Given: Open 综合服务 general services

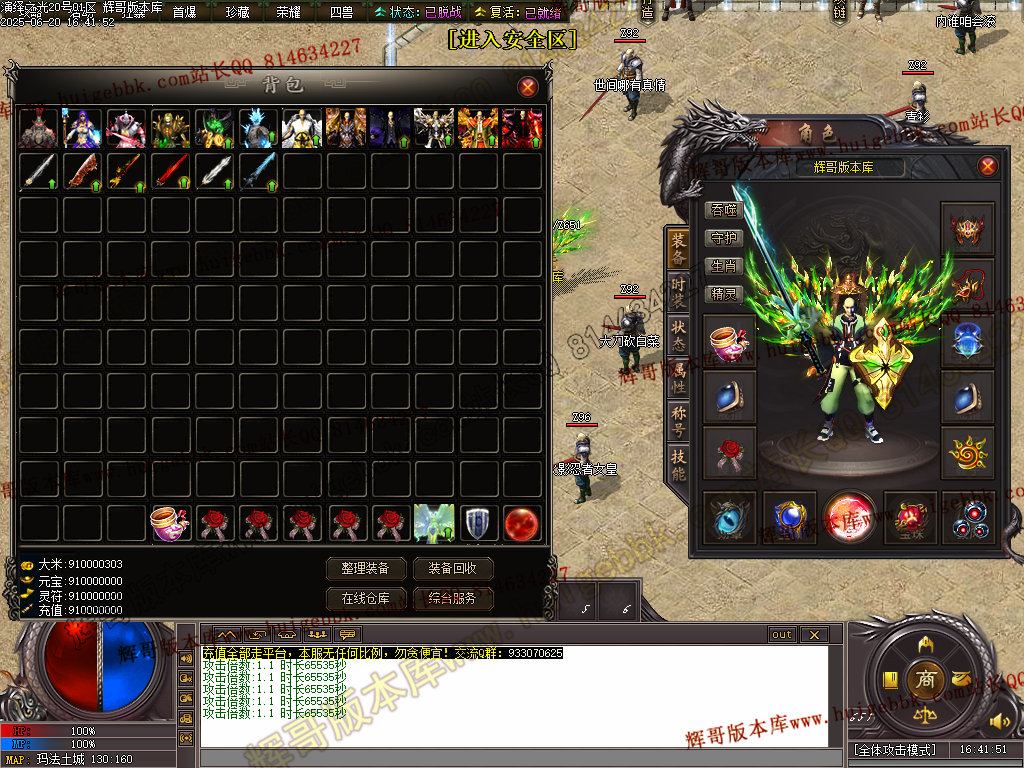Looking at the screenshot, I should click(x=453, y=598).
